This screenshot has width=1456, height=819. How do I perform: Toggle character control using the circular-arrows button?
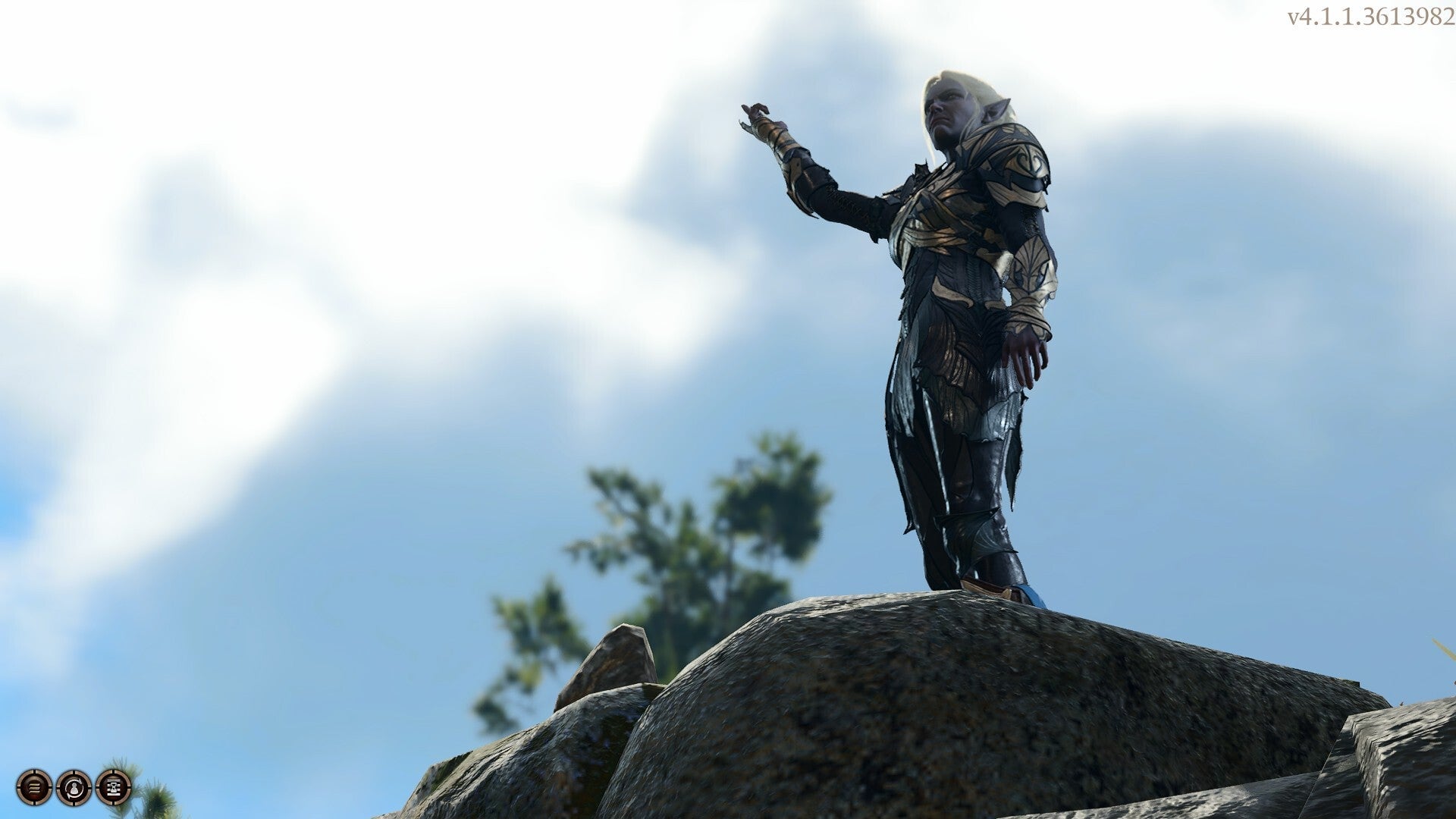[x=74, y=789]
